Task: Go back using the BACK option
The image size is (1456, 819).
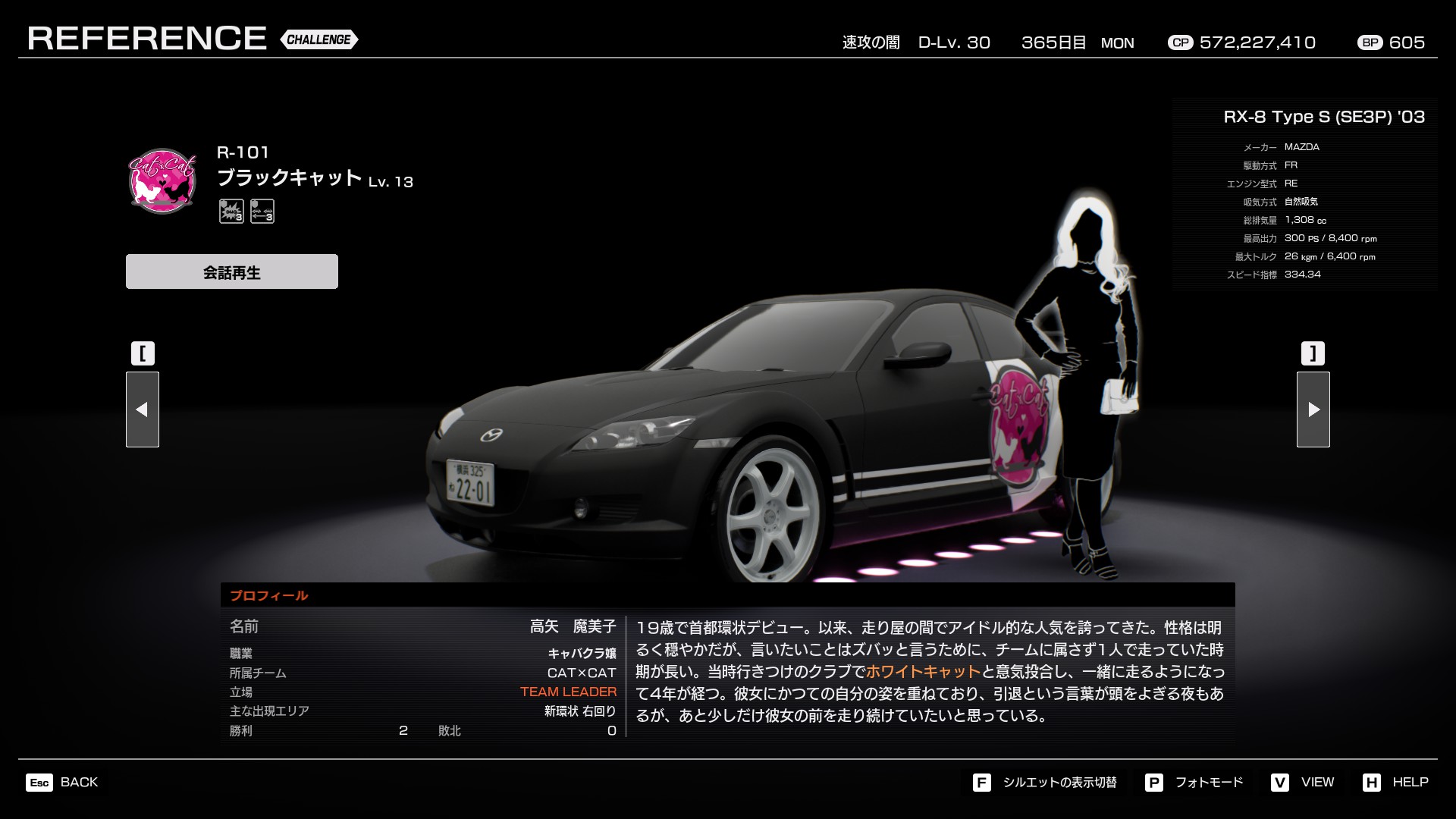Action: pos(63,783)
